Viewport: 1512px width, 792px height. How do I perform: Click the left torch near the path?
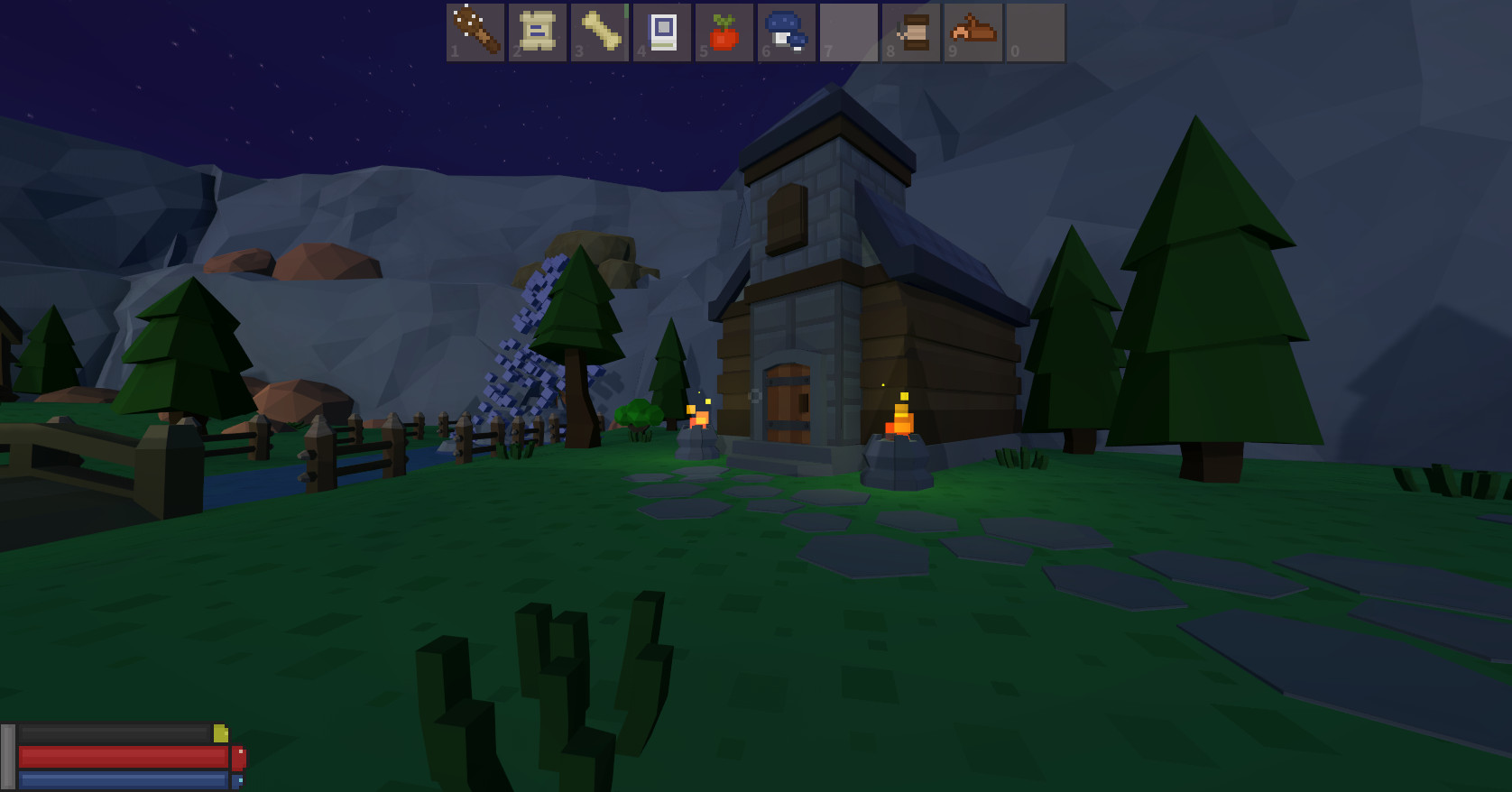tap(696, 418)
